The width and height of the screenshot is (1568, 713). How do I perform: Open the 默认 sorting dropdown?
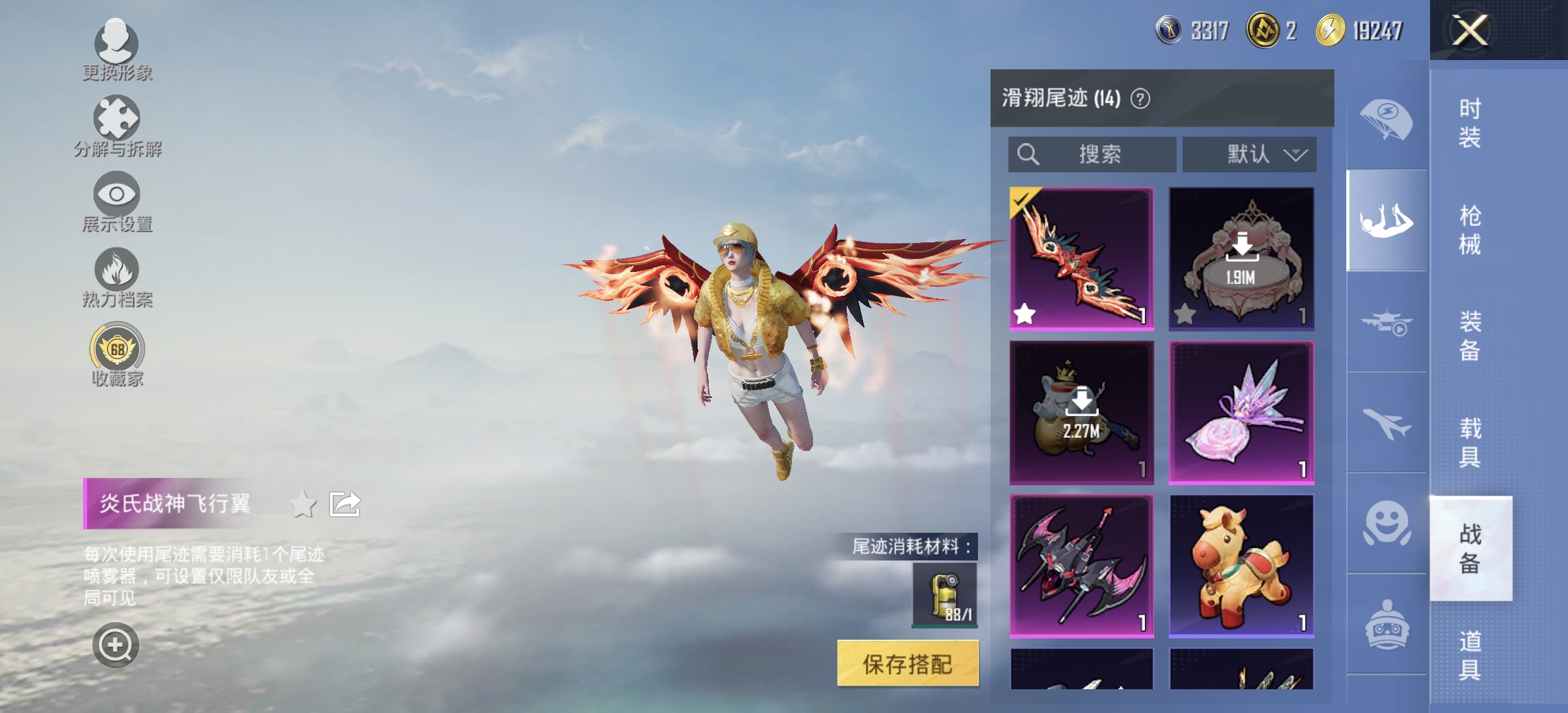pyautogui.click(x=1247, y=155)
